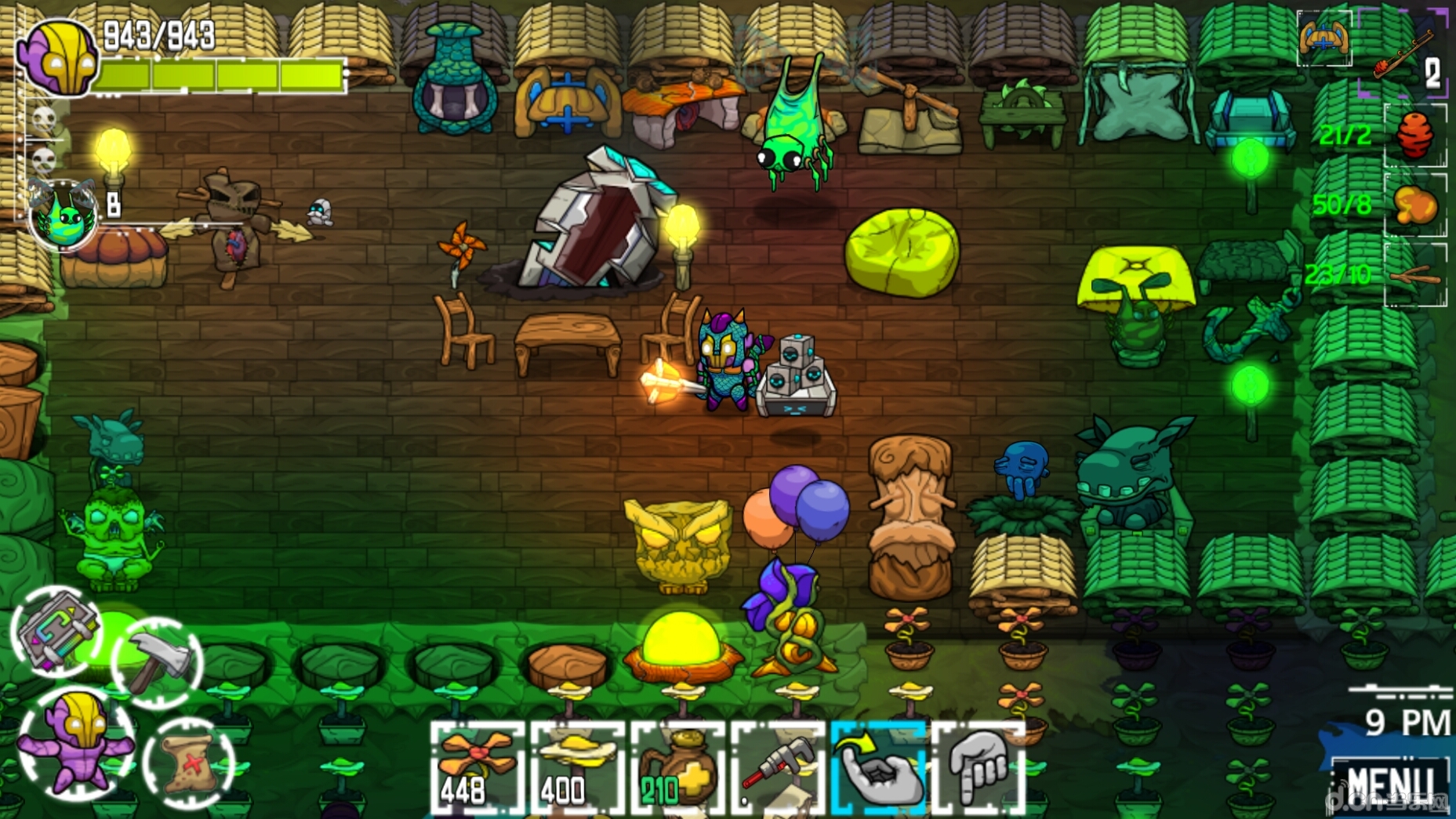The image size is (1456, 819).
Task: Select the wooden stick ingredient slot
Action: click(1415, 275)
